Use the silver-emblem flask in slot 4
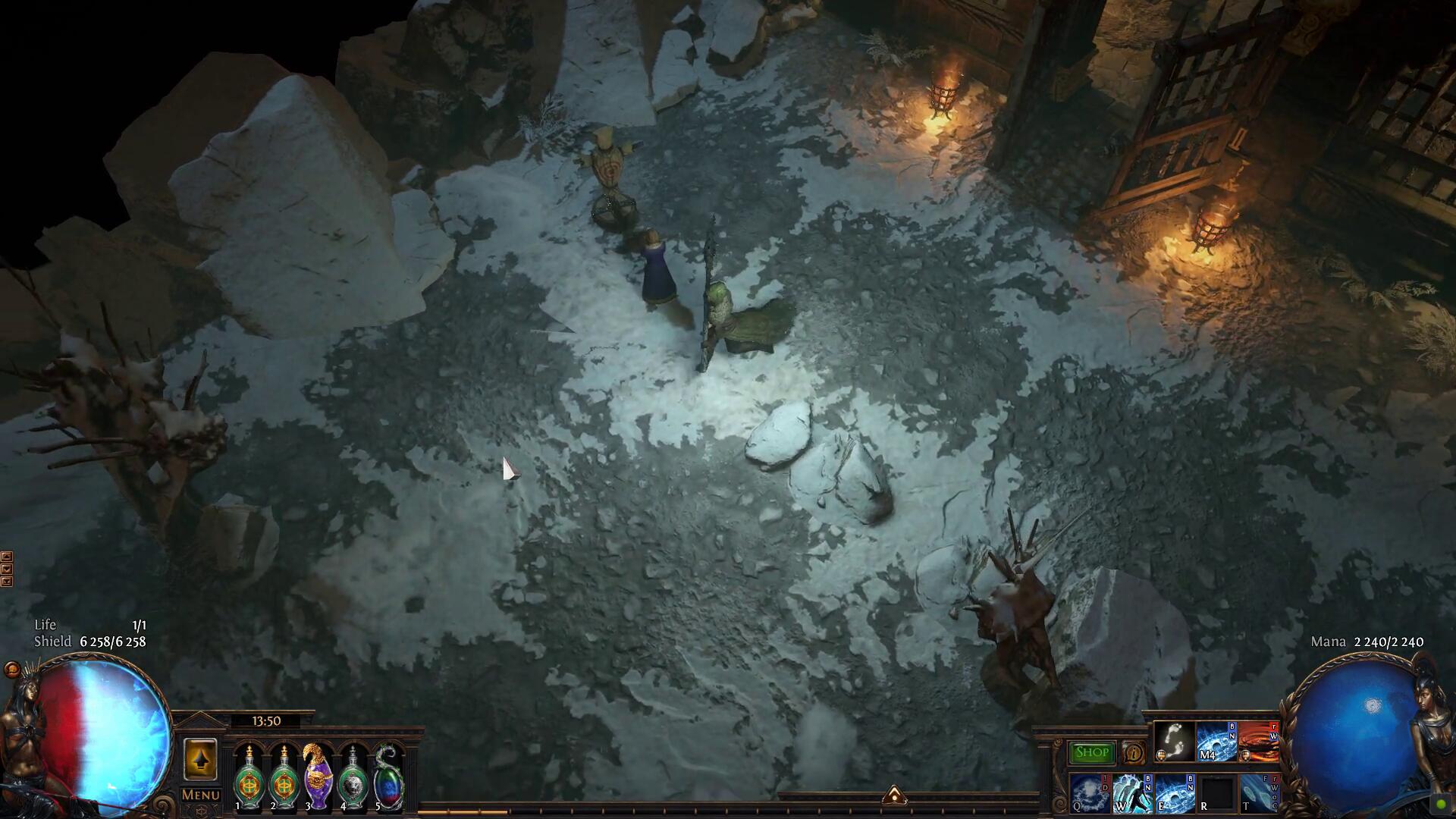The width and height of the screenshot is (1456, 819). (x=353, y=779)
